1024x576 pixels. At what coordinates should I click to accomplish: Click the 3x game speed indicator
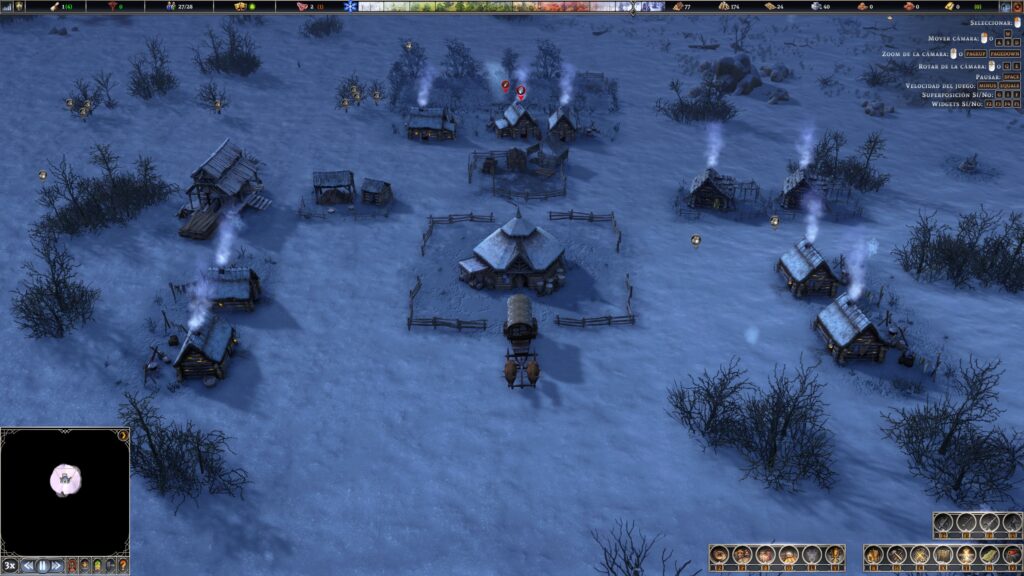pos(10,565)
